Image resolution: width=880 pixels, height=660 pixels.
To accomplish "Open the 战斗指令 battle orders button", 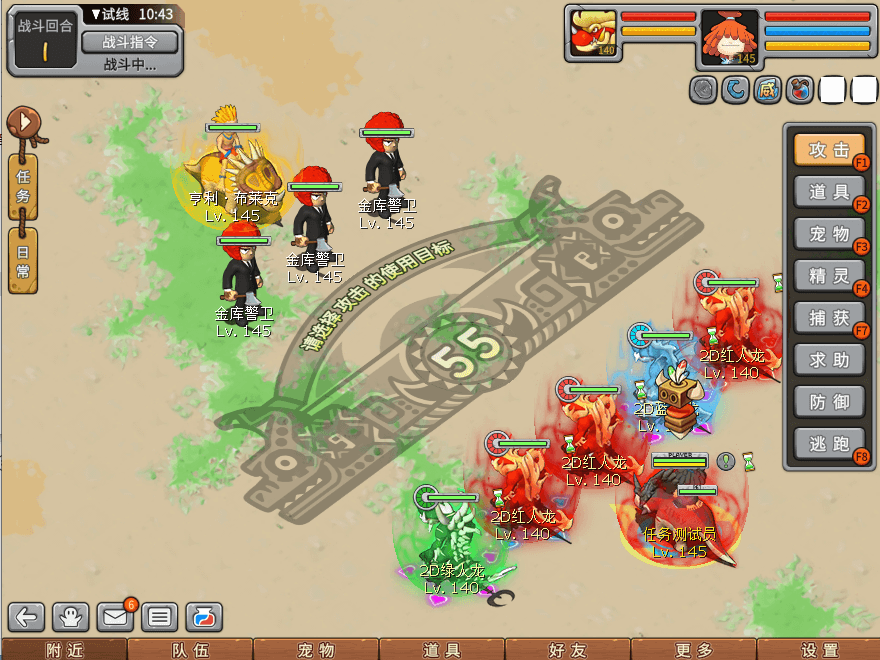I will pos(129,42).
